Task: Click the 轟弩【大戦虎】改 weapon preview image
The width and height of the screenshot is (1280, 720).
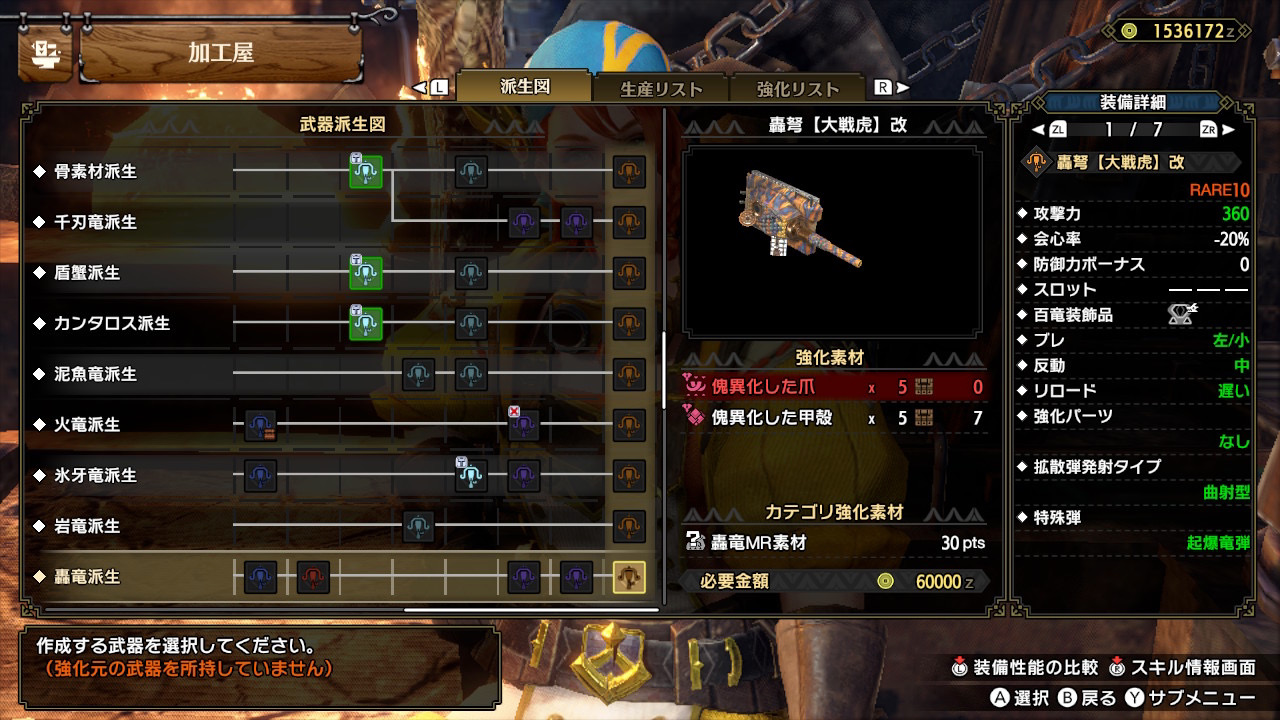Action: (x=832, y=241)
